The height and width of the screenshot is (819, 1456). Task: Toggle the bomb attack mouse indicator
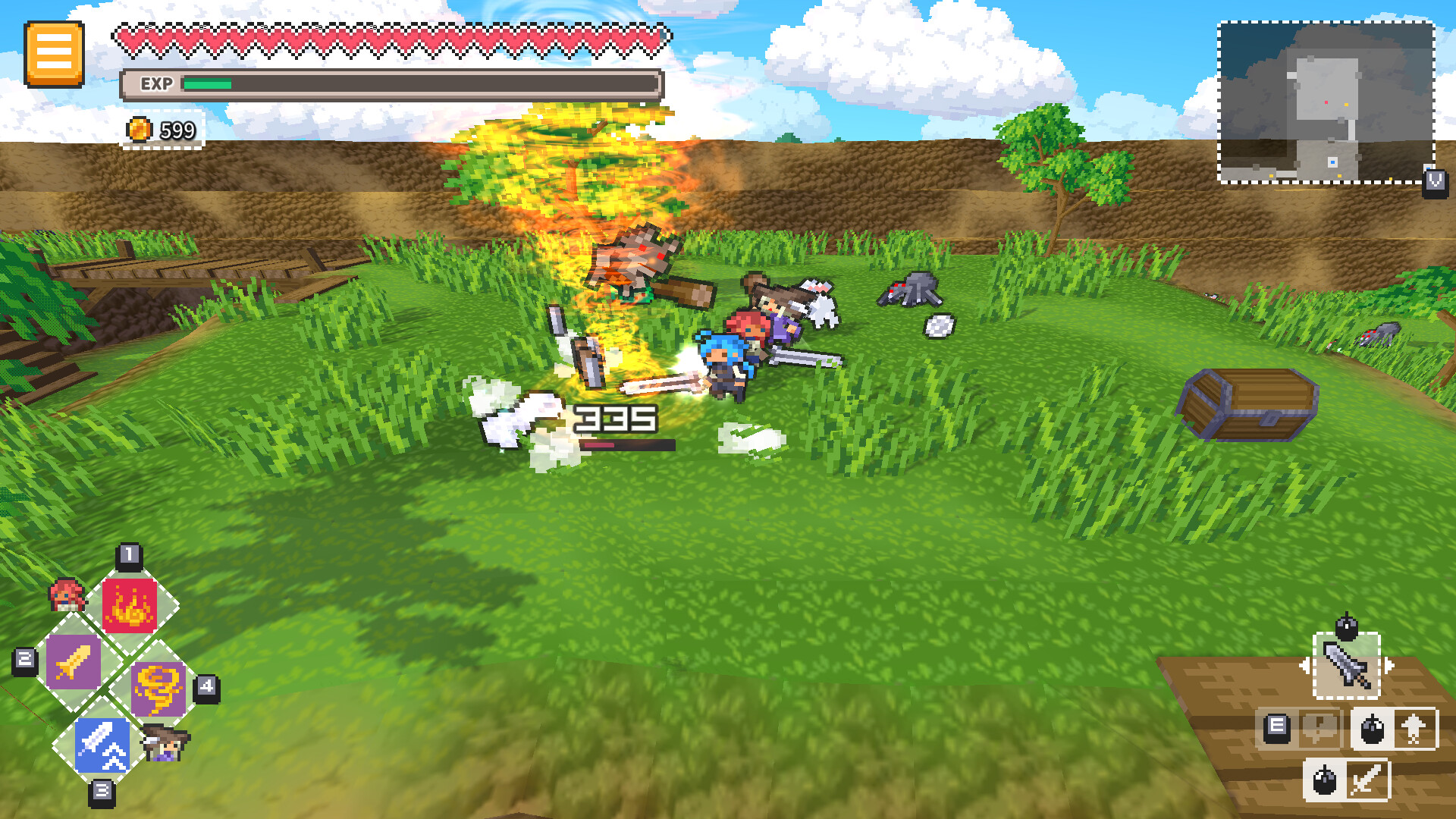[x=1373, y=728]
